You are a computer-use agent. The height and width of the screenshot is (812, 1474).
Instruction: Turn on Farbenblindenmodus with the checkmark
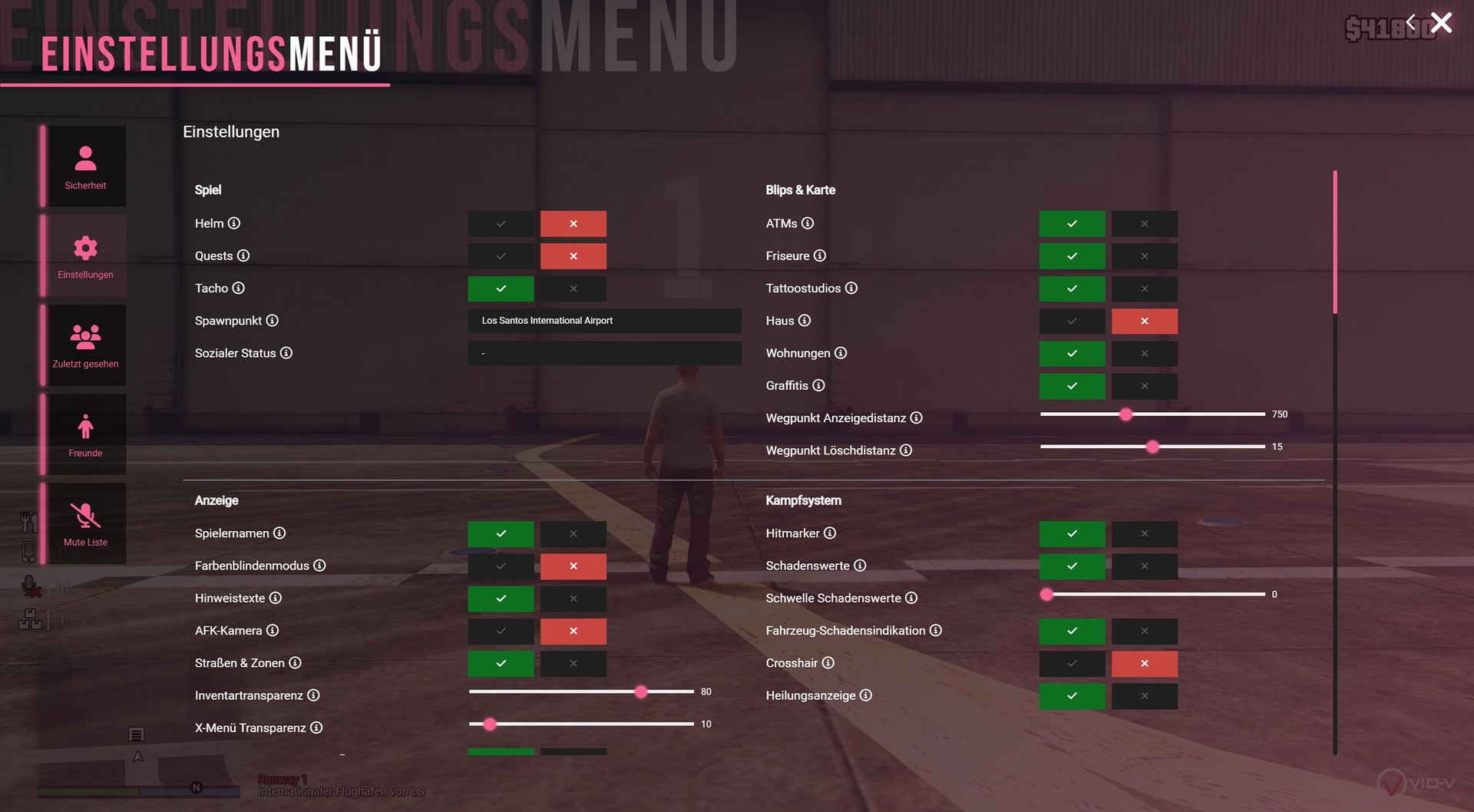pyautogui.click(x=501, y=566)
